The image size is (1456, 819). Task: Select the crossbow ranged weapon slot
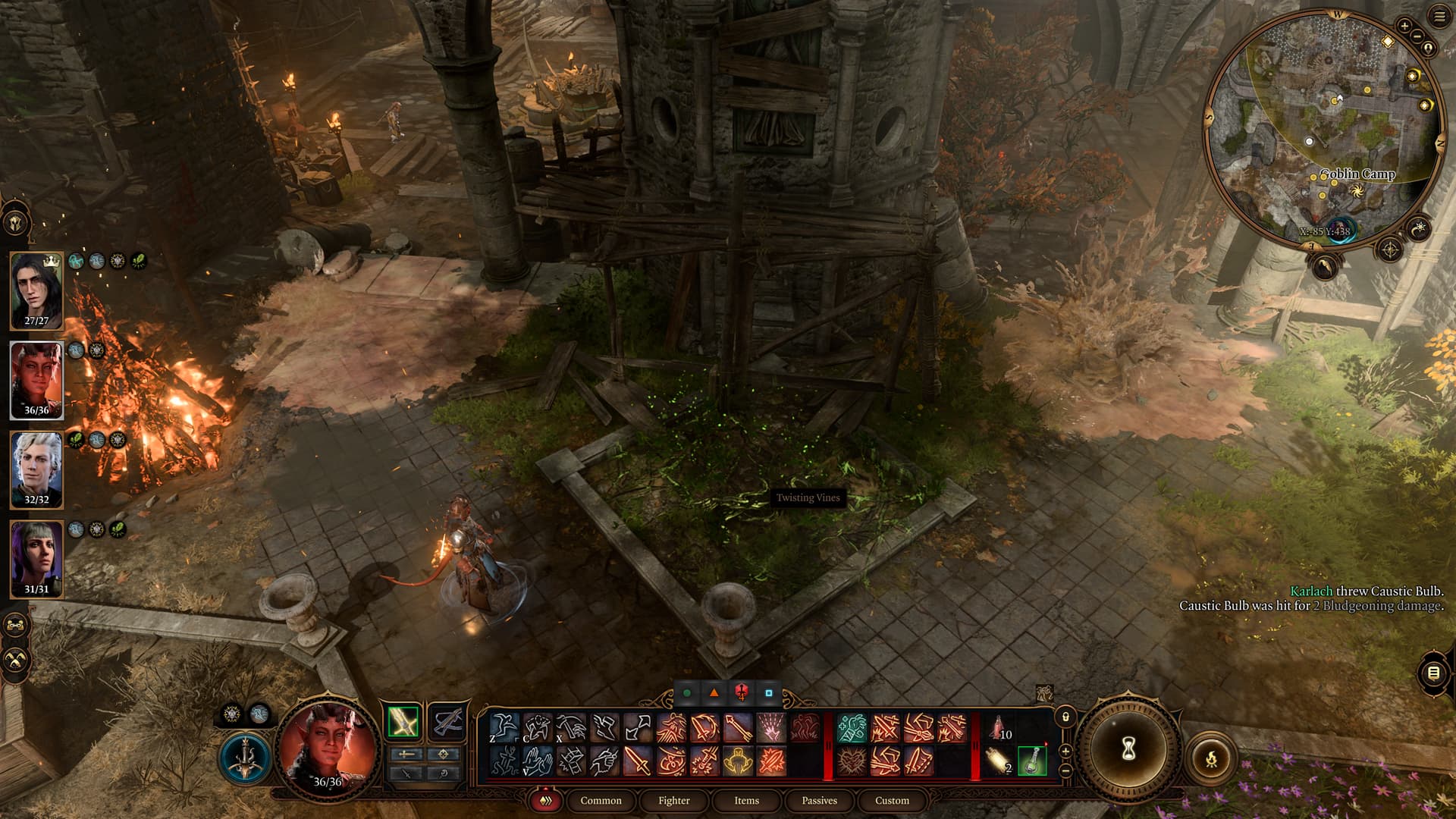447,721
